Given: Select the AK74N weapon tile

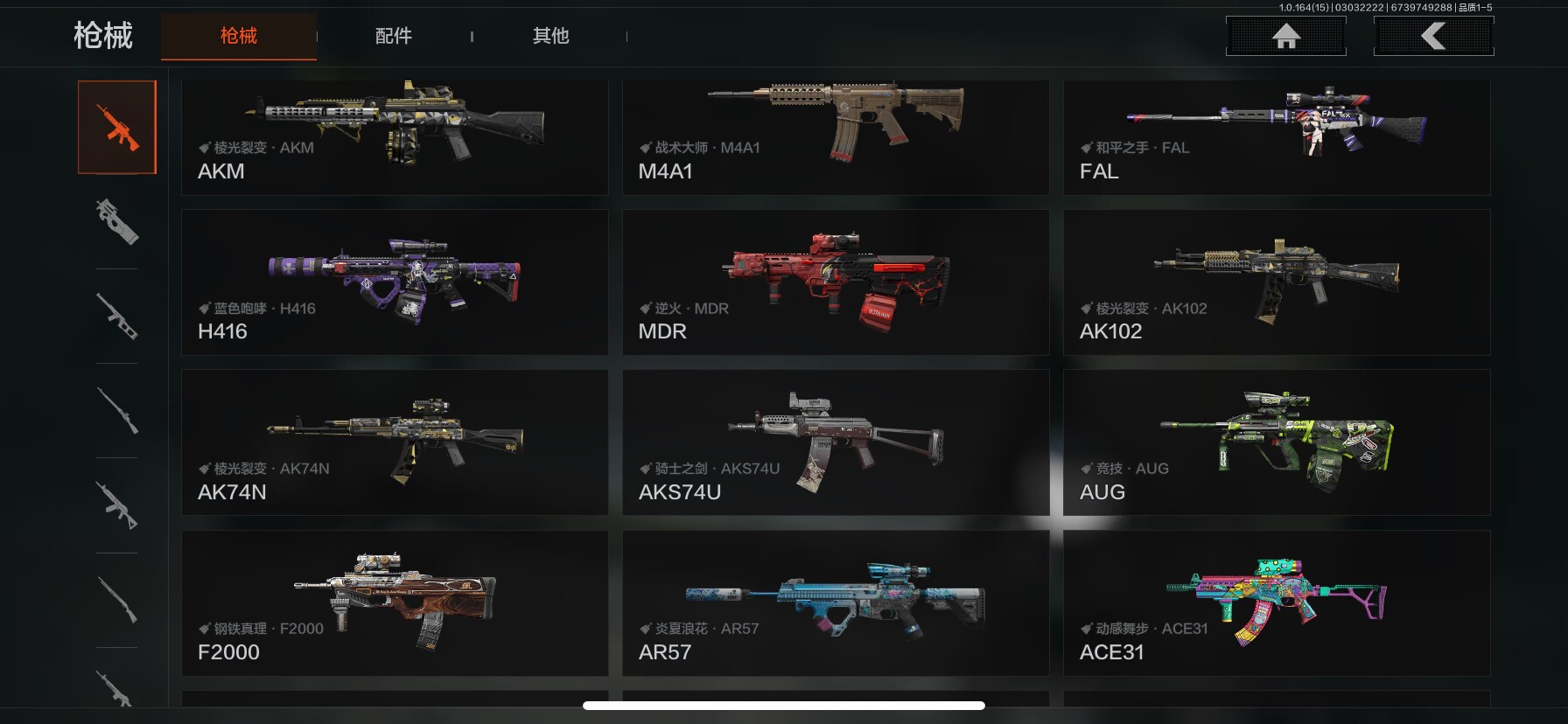Looking at the screenshot, I should pos(394,442).
